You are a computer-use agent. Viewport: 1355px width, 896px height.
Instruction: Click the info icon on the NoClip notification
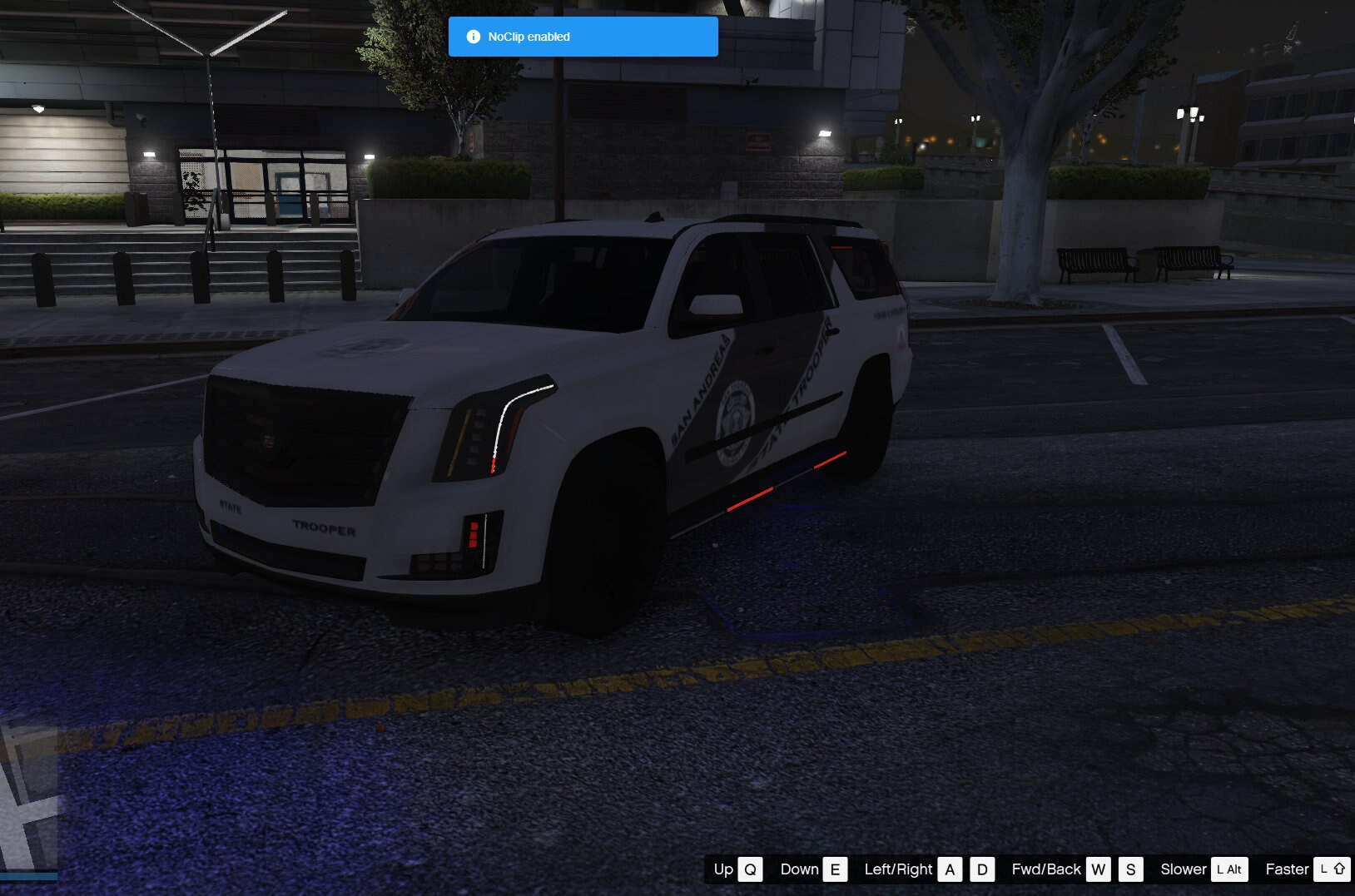[474, 36]
